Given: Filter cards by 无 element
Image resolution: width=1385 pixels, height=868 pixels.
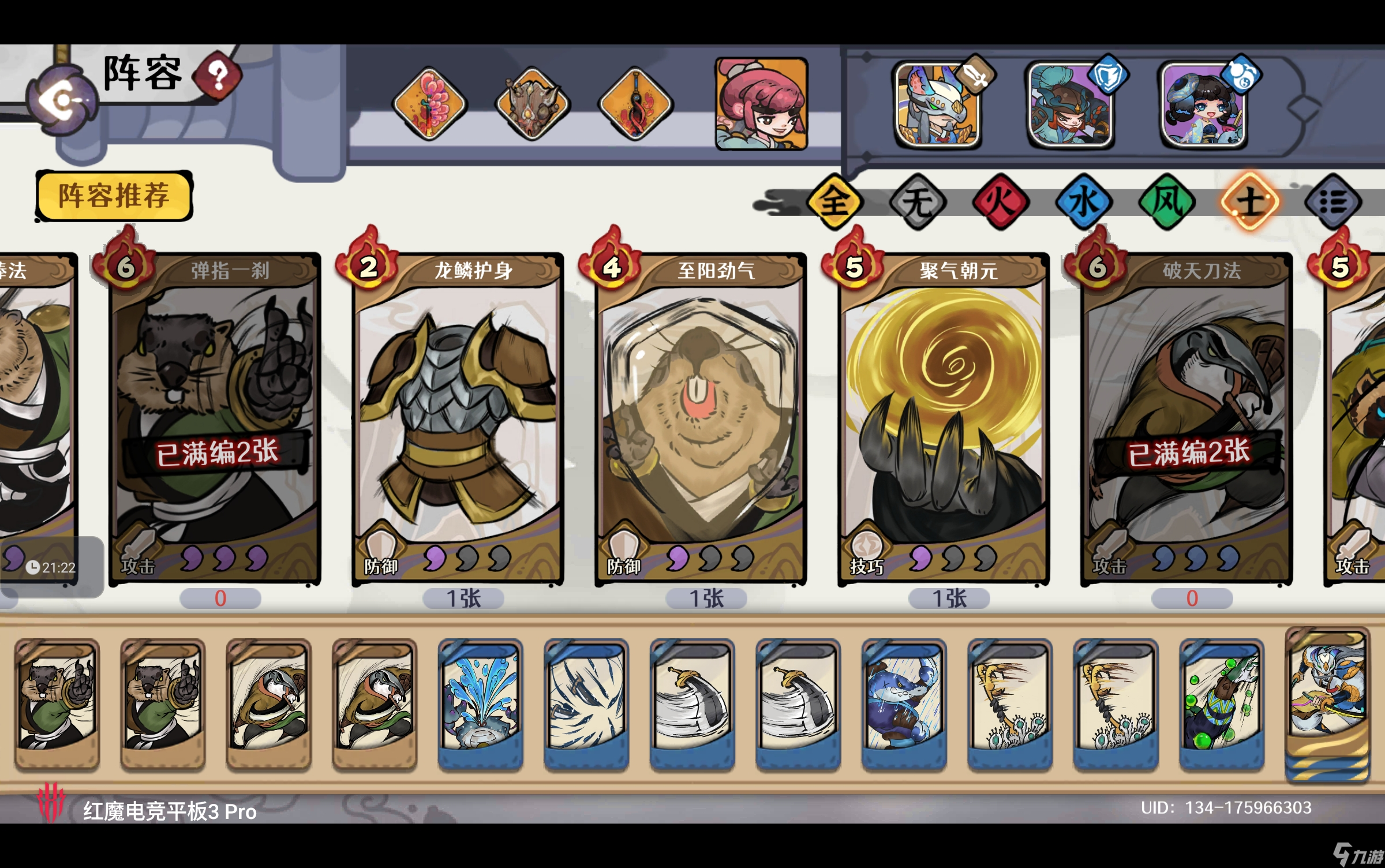Looking at the screenshot, I should tap(918, 201).
